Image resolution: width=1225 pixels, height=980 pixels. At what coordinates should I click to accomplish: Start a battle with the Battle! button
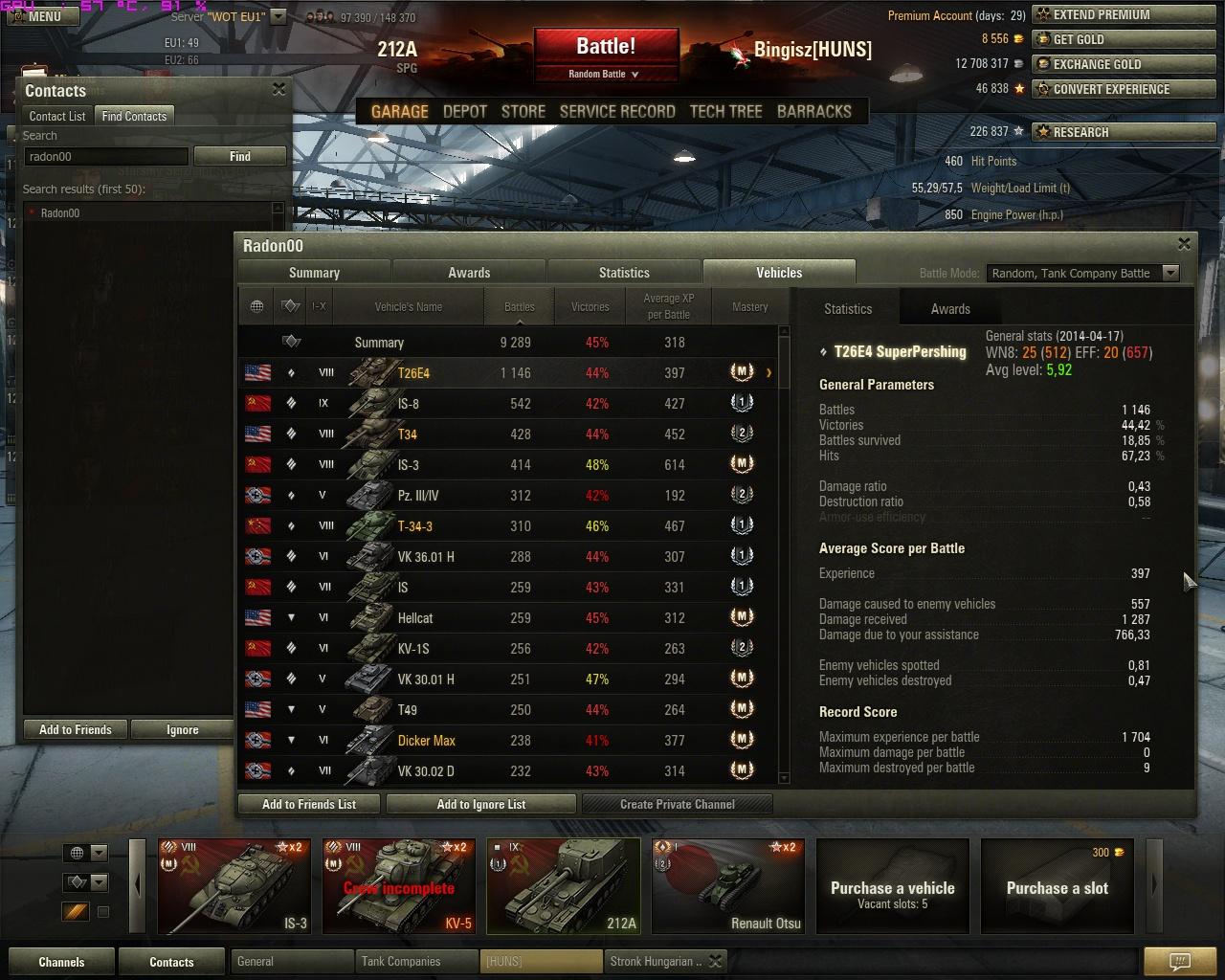click(606, 48)
